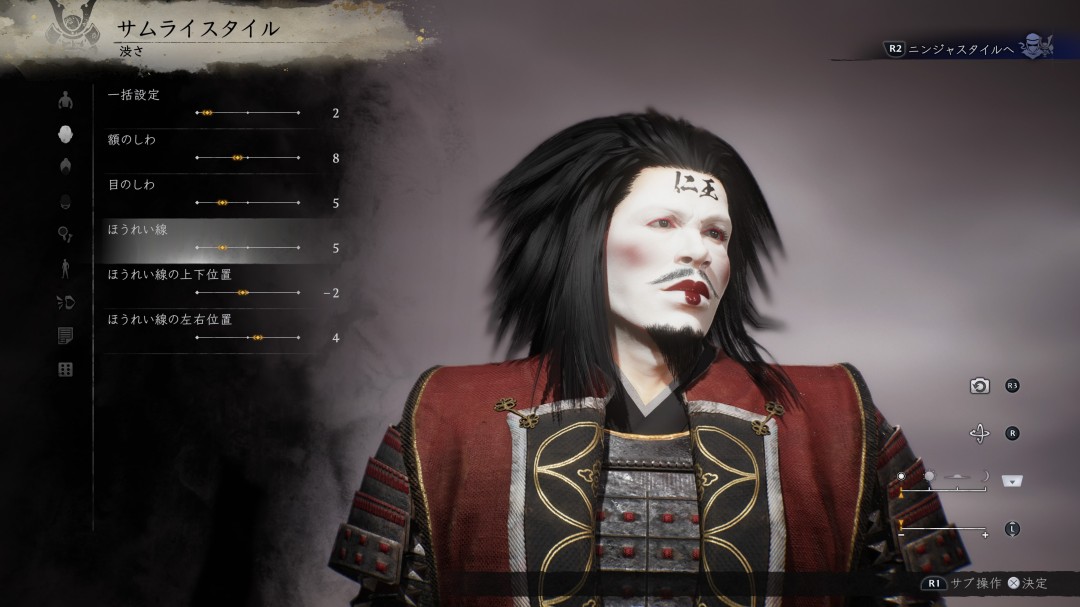Open the beard/face-mask category icon
Screen dimensions: 1080x607
66,200
